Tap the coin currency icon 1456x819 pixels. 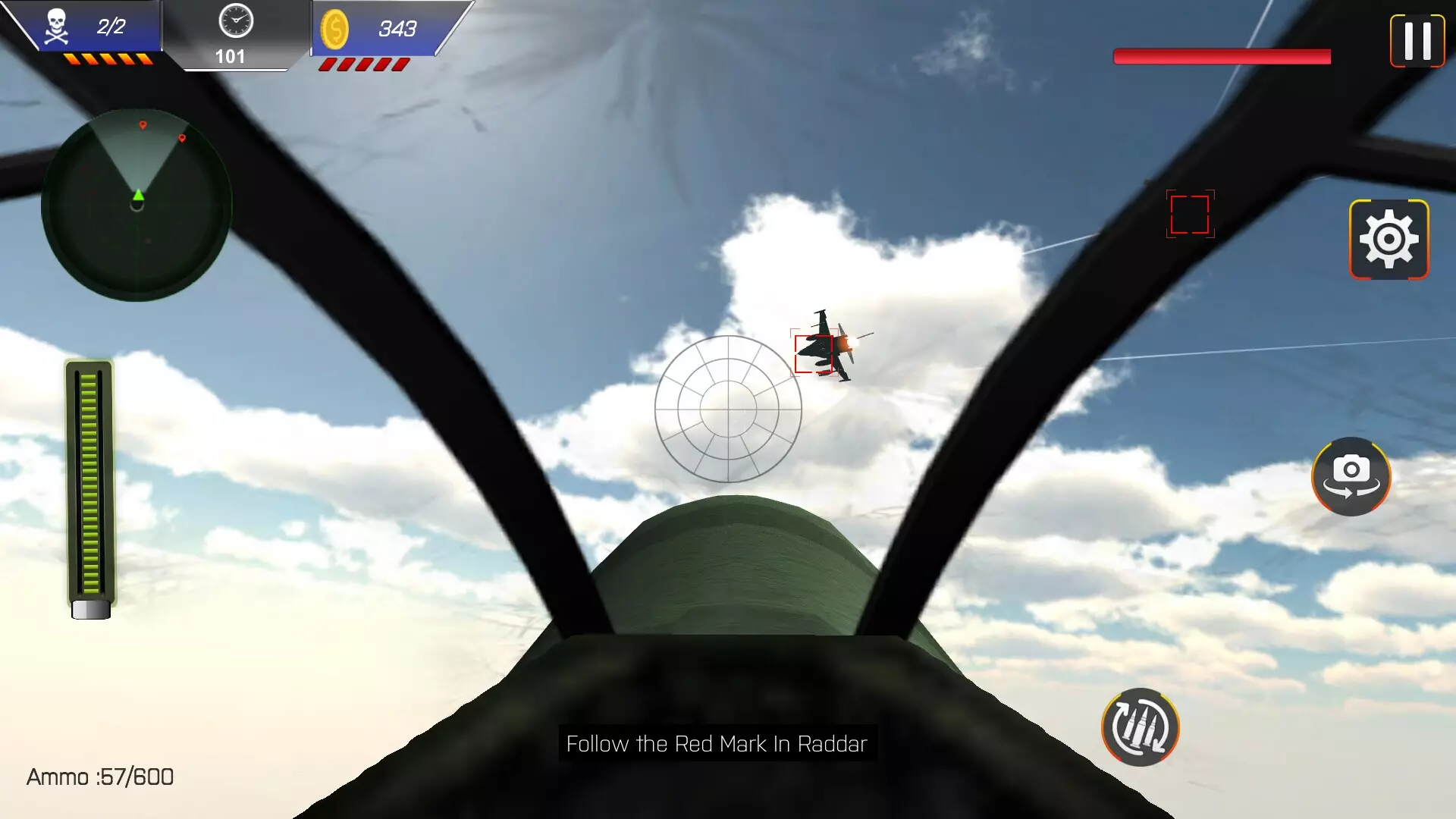pos(337,30)
